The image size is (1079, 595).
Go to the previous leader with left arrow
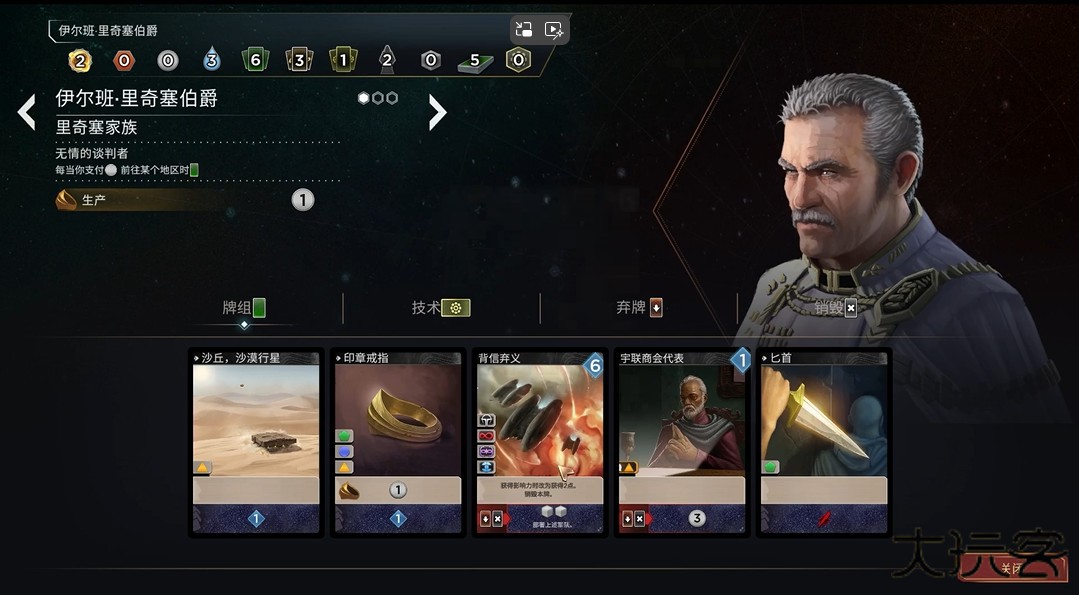27,112
